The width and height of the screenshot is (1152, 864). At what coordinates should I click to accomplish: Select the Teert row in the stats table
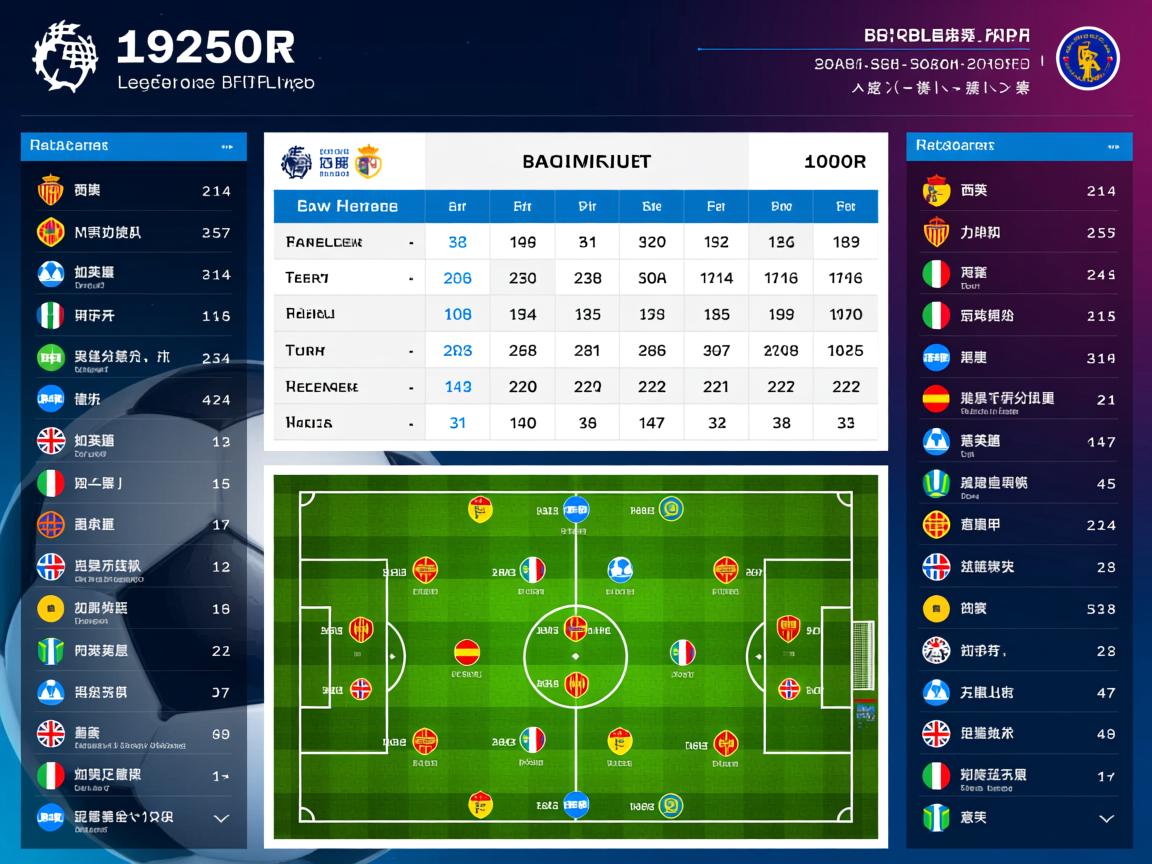(345, 278)
